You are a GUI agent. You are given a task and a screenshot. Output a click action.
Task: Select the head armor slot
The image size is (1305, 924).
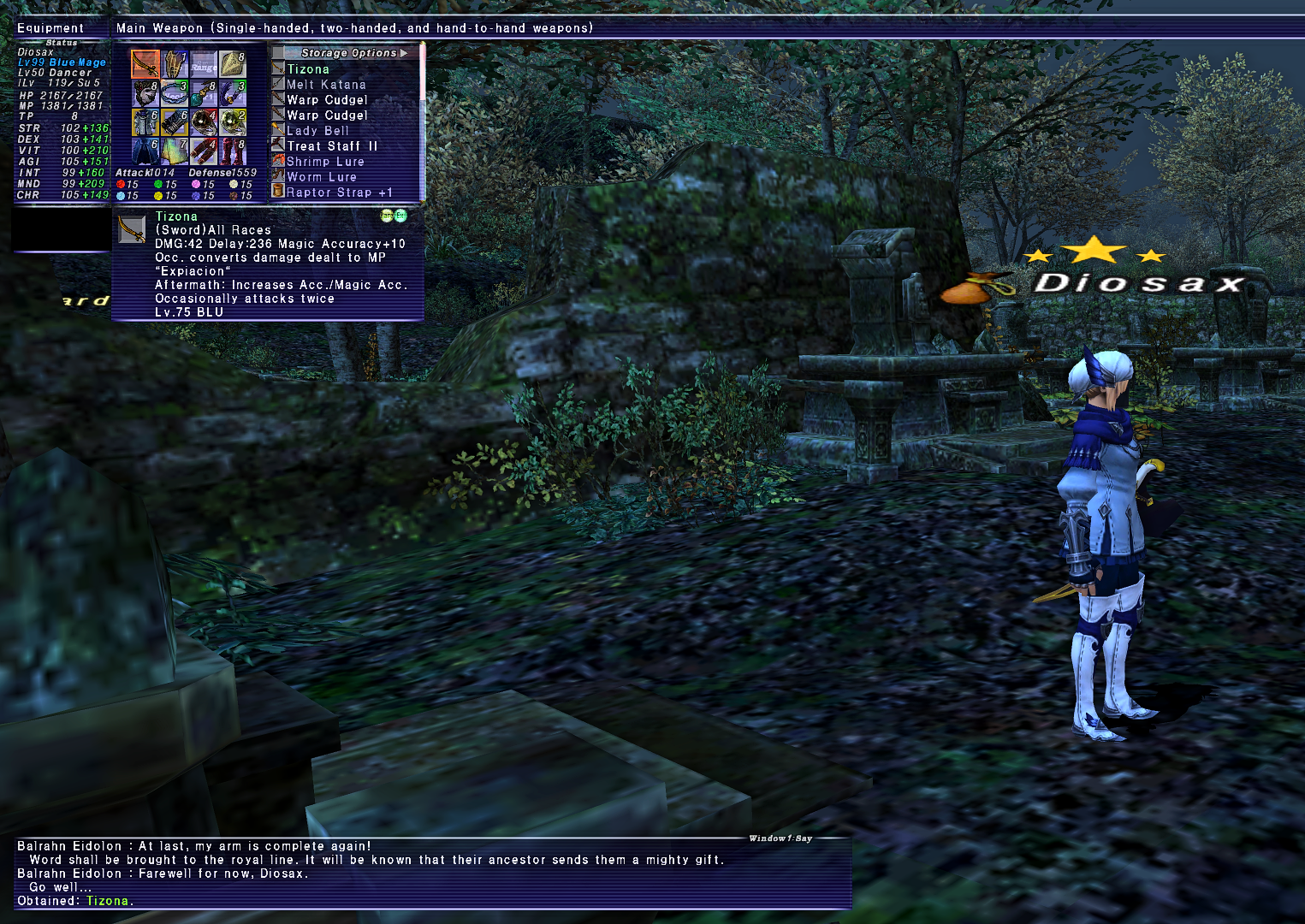click(x=145, y=92)
